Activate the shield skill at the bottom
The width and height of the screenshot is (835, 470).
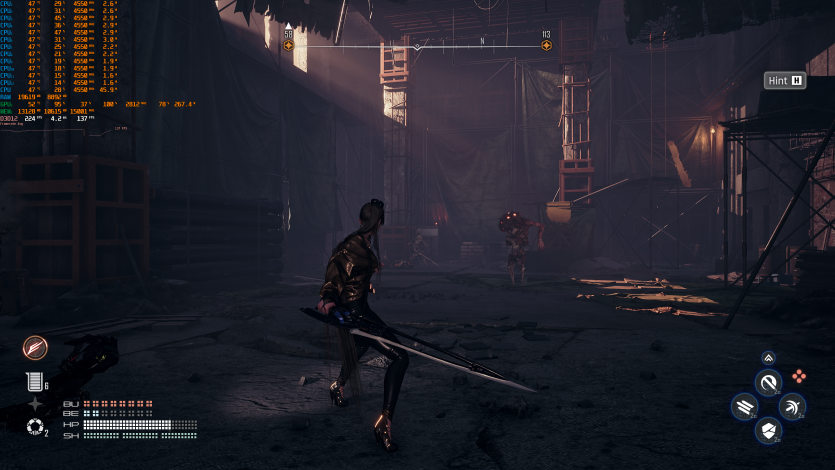click(x=768, y=431)
